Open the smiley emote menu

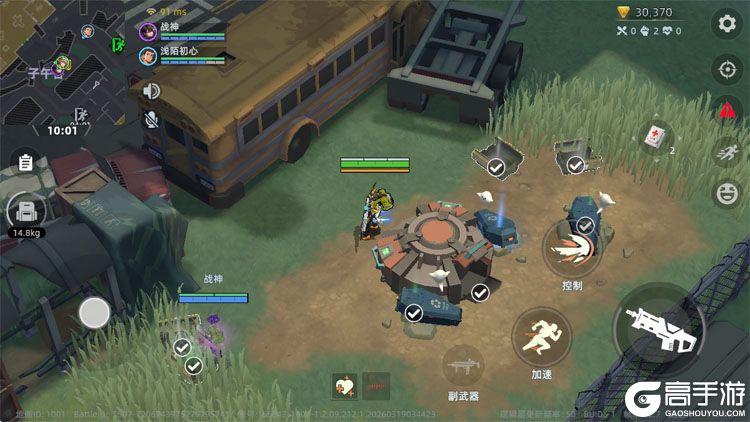724,191
